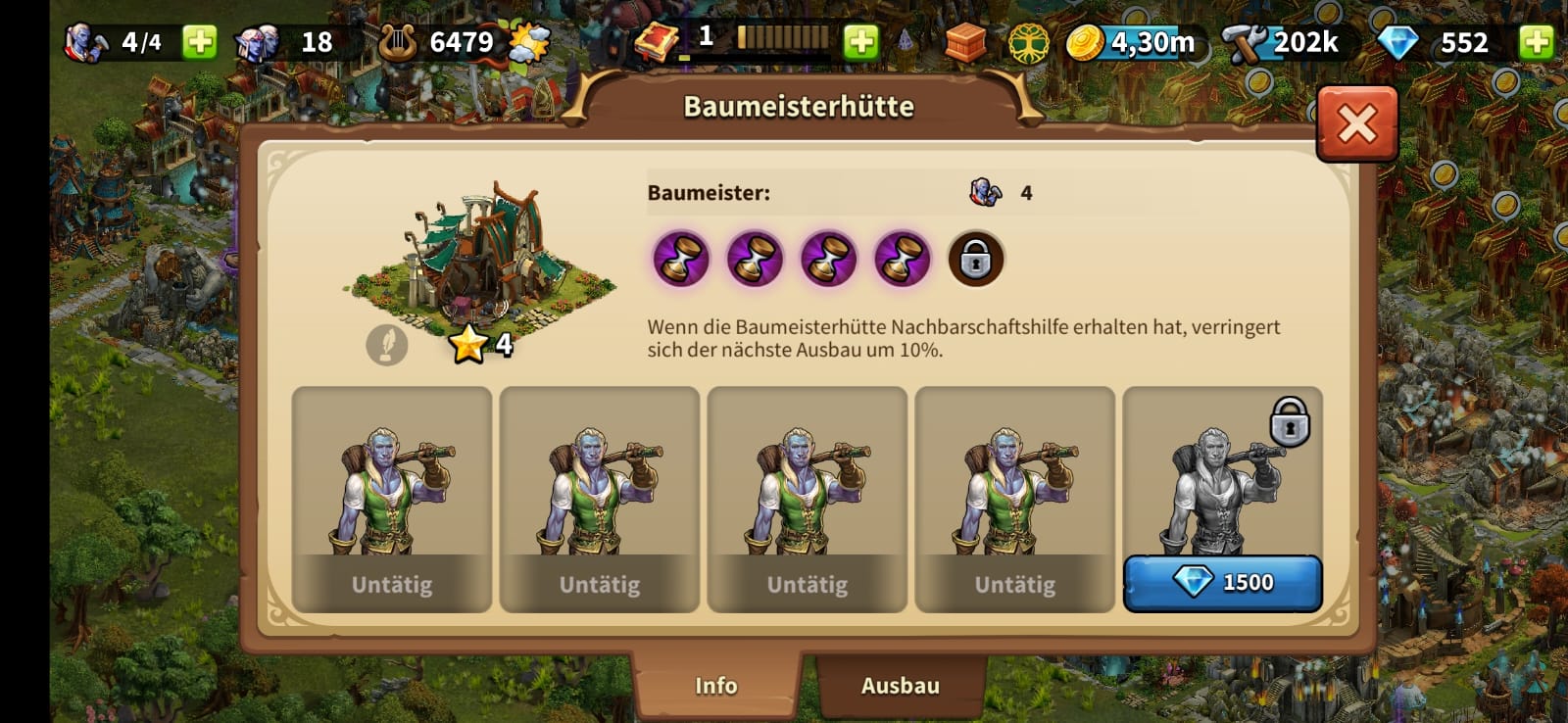
Task: Unlock fifth builder for 1500 diamonds
Action: pyautogui.click(x=1222, y=583)
